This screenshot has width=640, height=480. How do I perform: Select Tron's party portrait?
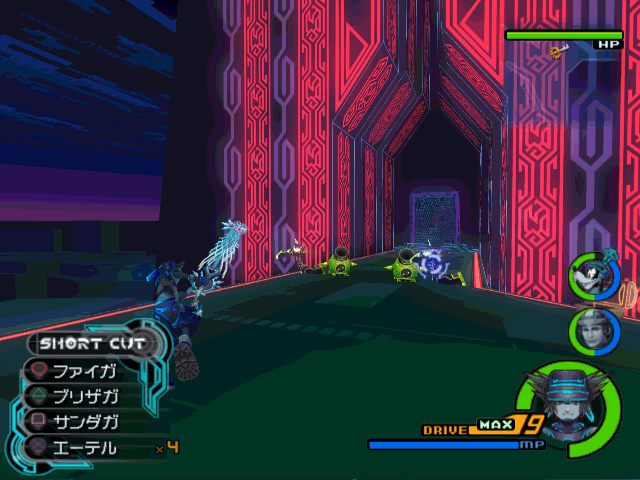tap(590, 330)
